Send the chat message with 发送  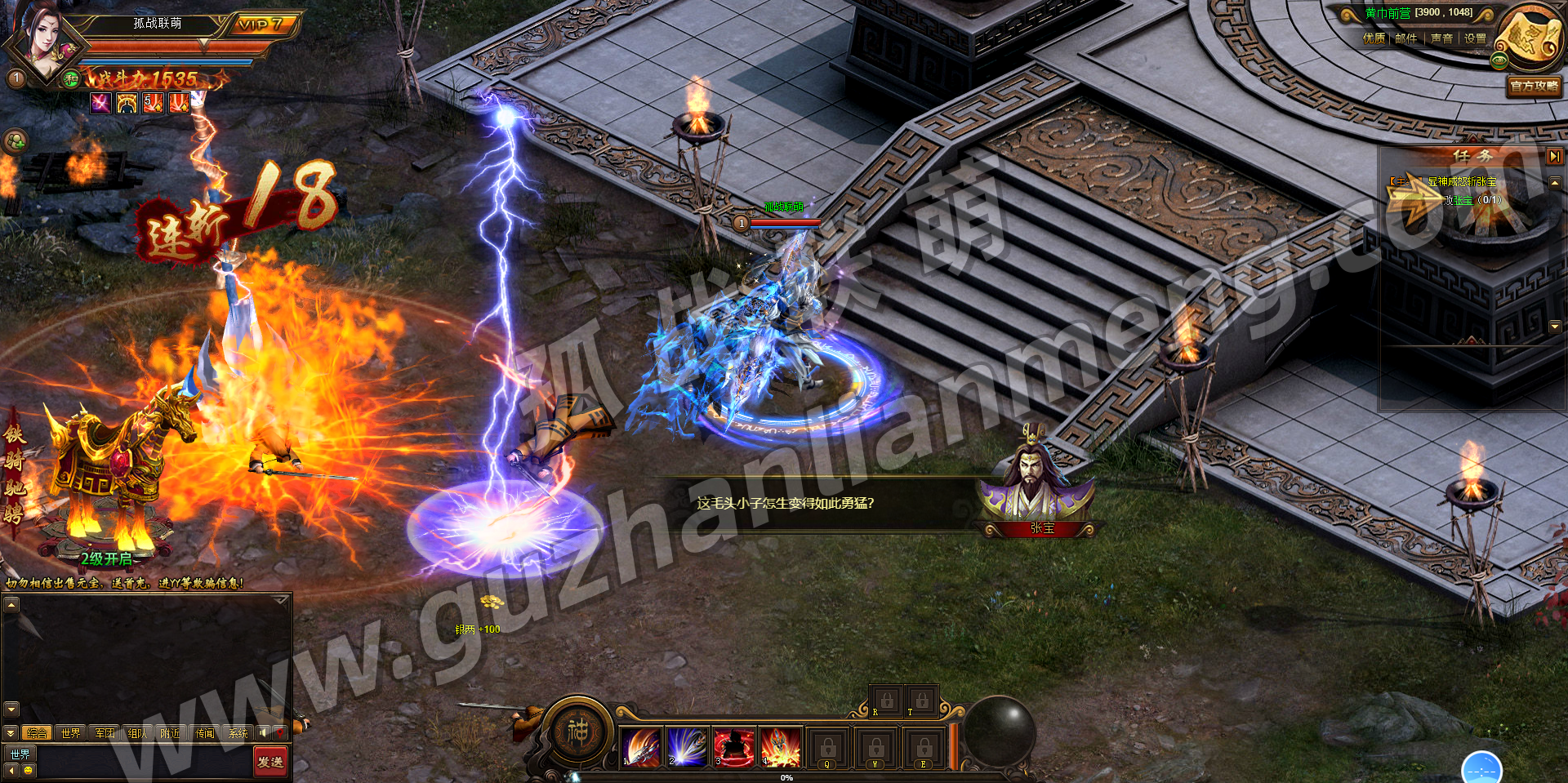coord(270,762)
